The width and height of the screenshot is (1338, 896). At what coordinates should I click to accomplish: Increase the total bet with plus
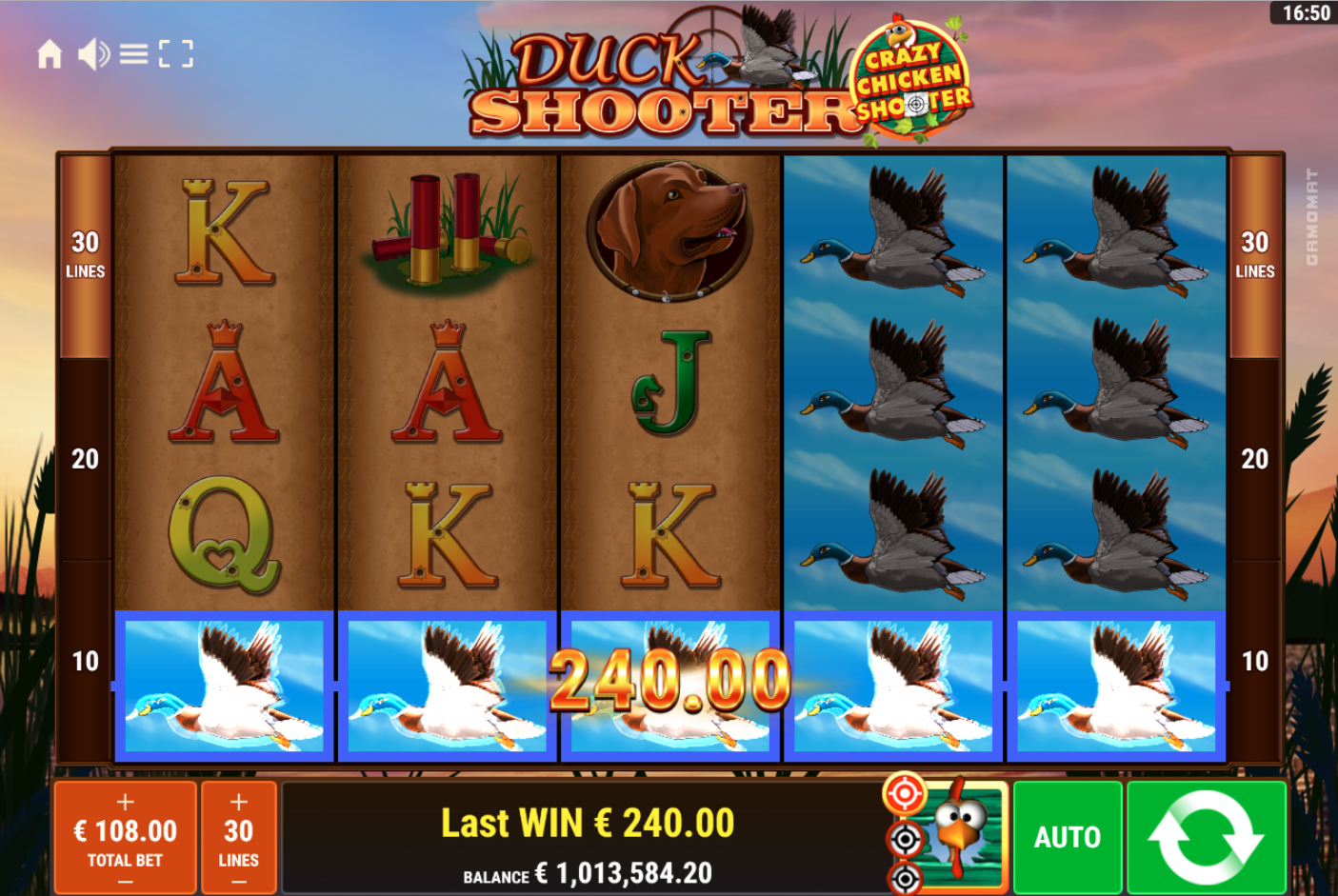124,800
